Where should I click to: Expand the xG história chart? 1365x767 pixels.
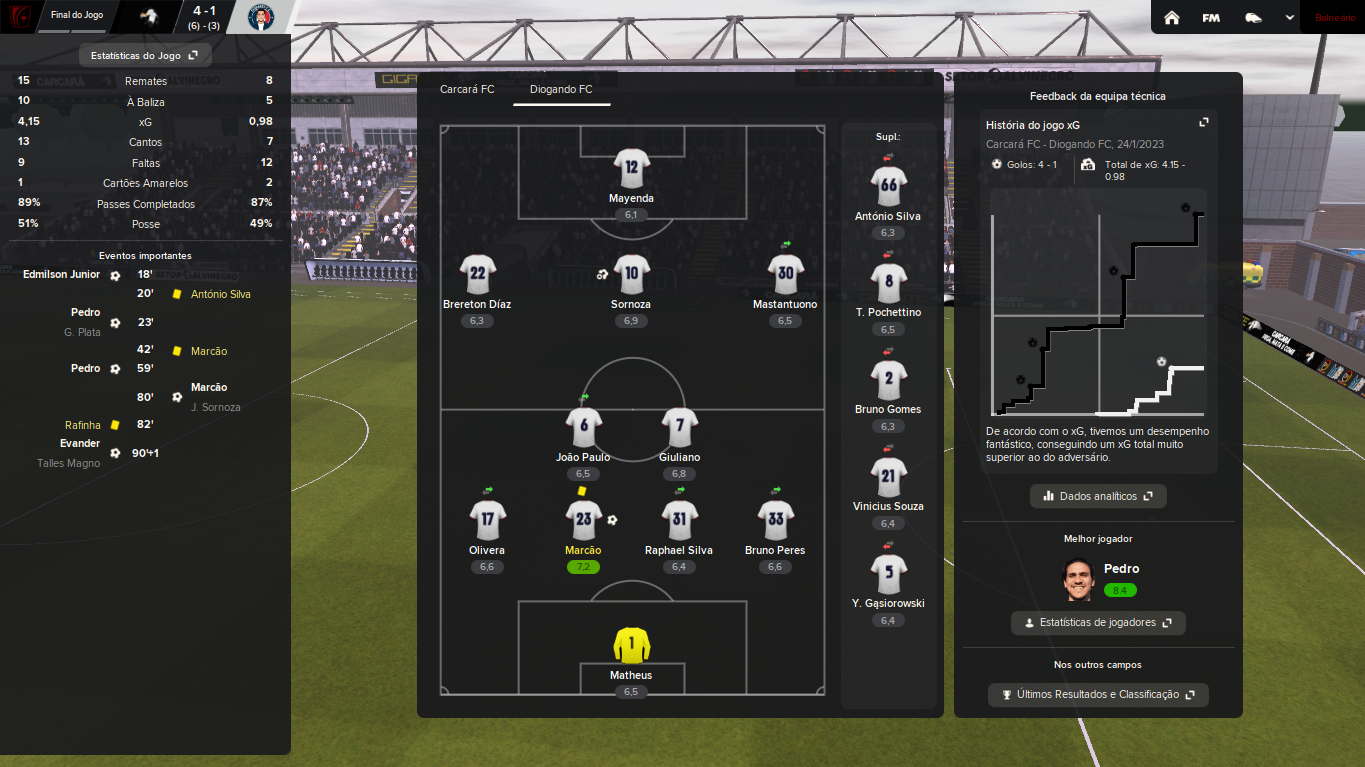(1204, 122)
